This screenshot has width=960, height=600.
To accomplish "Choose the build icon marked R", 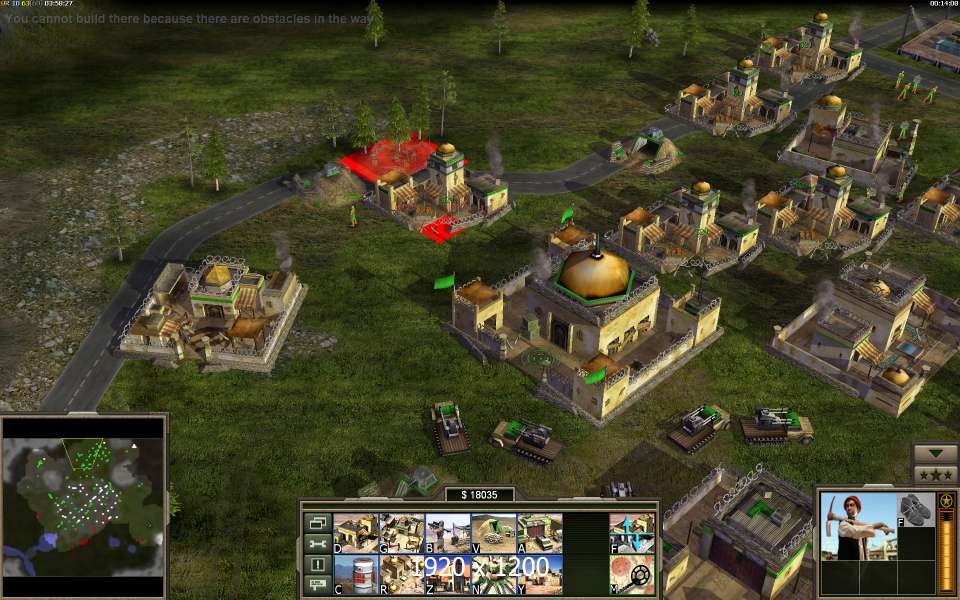I will pos(401,575).
